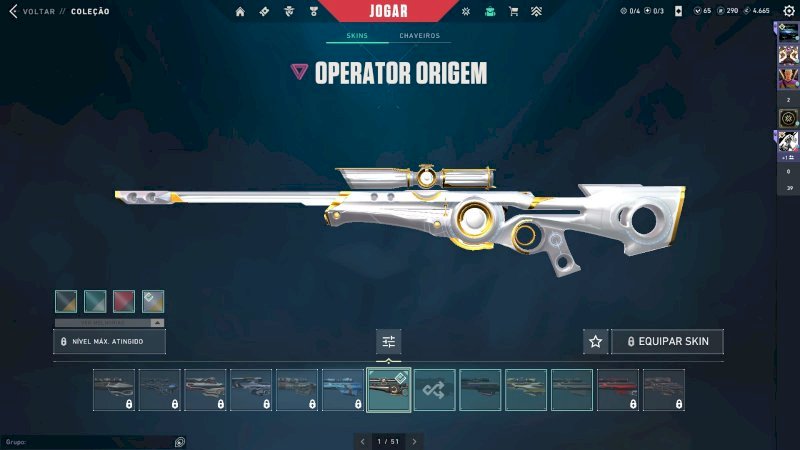Open the skin filter sliders button
The image size is (800, 450).
click(388, 342)
